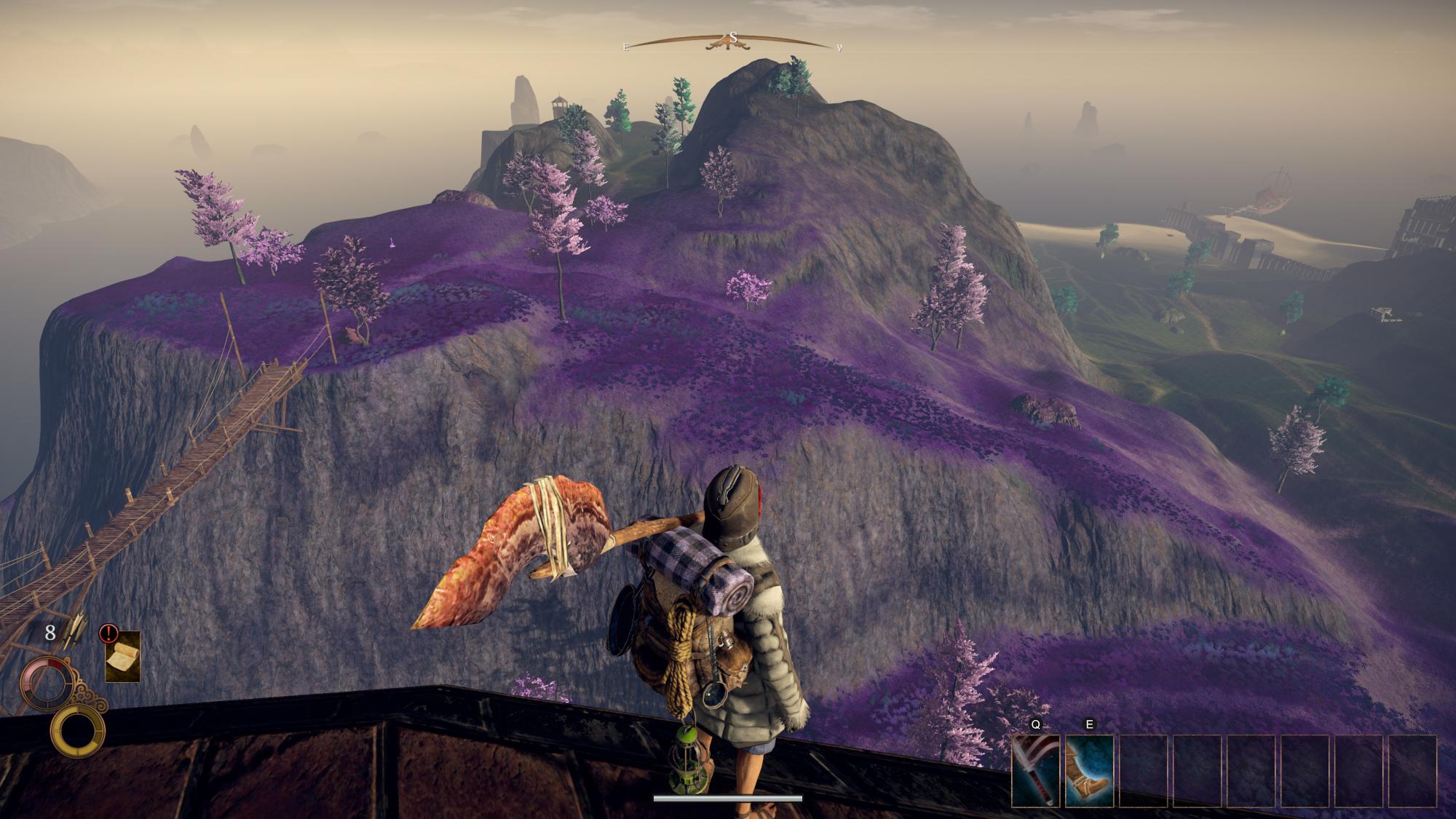Click the white ammo count number 8
Screen dimensions: 1456x819
click(x=50, y=634)
